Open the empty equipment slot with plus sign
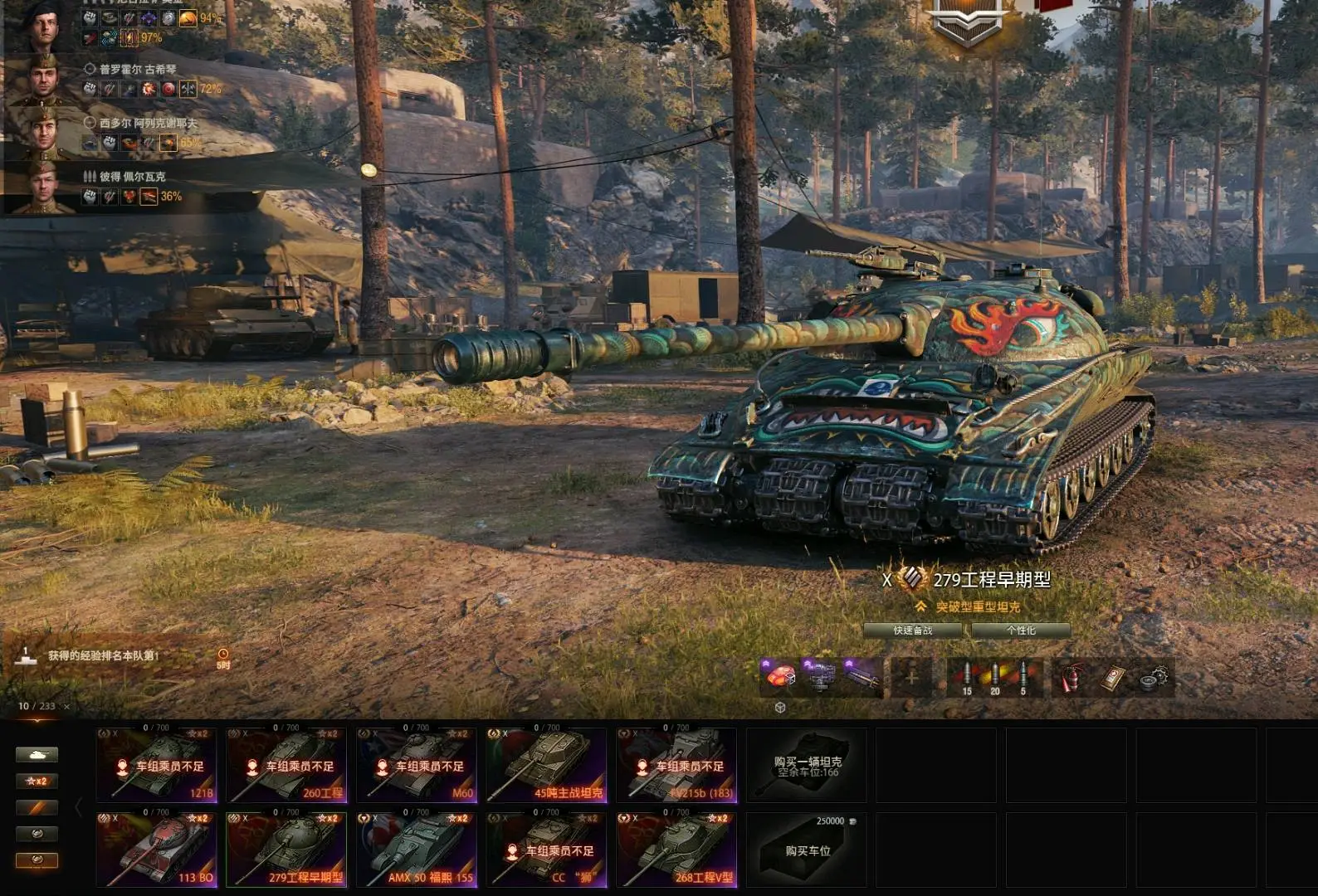This screenshot has height=896, width=1318. (910, 677)
